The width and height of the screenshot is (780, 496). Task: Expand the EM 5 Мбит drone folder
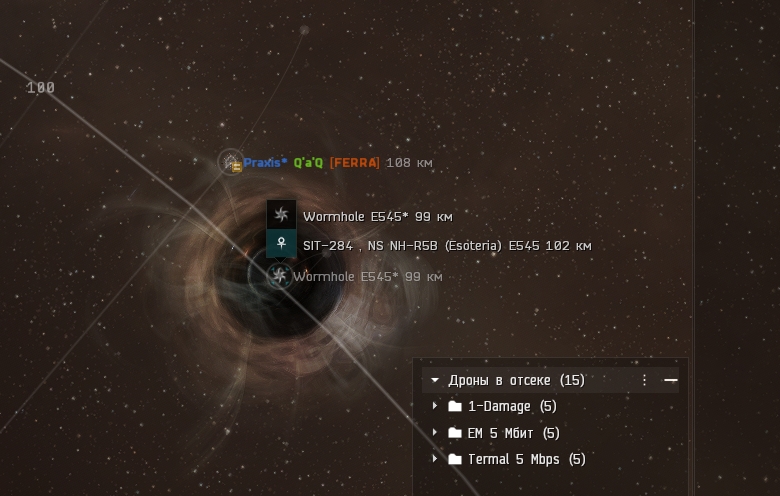coord(435,433)
